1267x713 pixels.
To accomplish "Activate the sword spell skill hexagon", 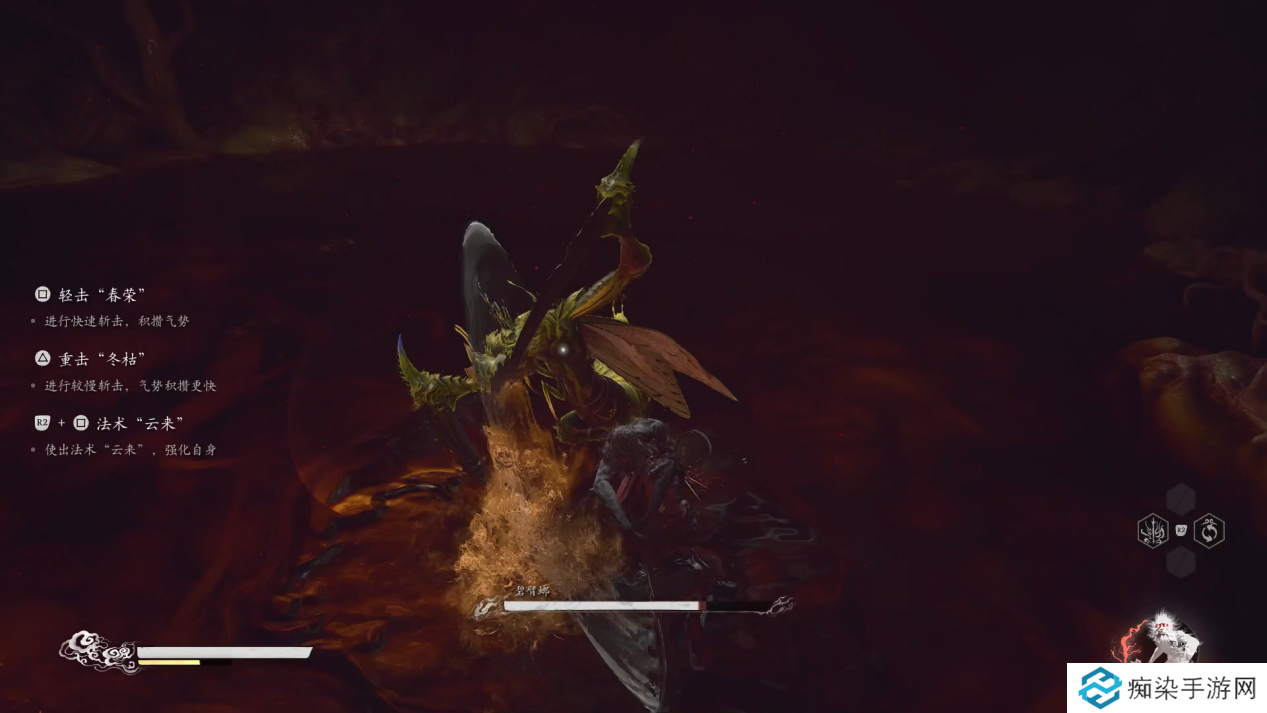I will pyautogui.click(x=1153, y=530).
